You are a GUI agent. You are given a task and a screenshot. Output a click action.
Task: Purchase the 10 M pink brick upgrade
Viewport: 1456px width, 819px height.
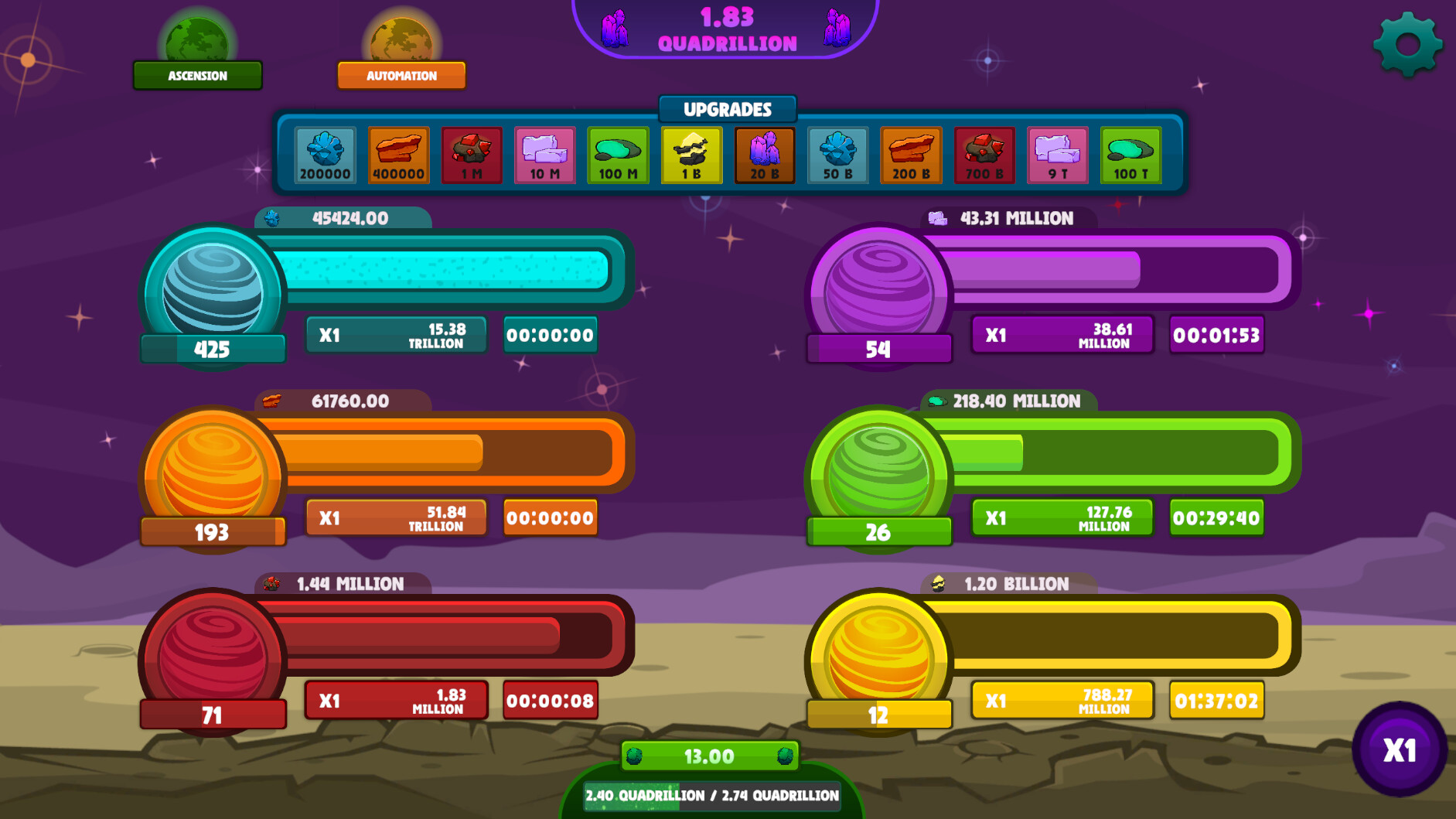[544, 153]
